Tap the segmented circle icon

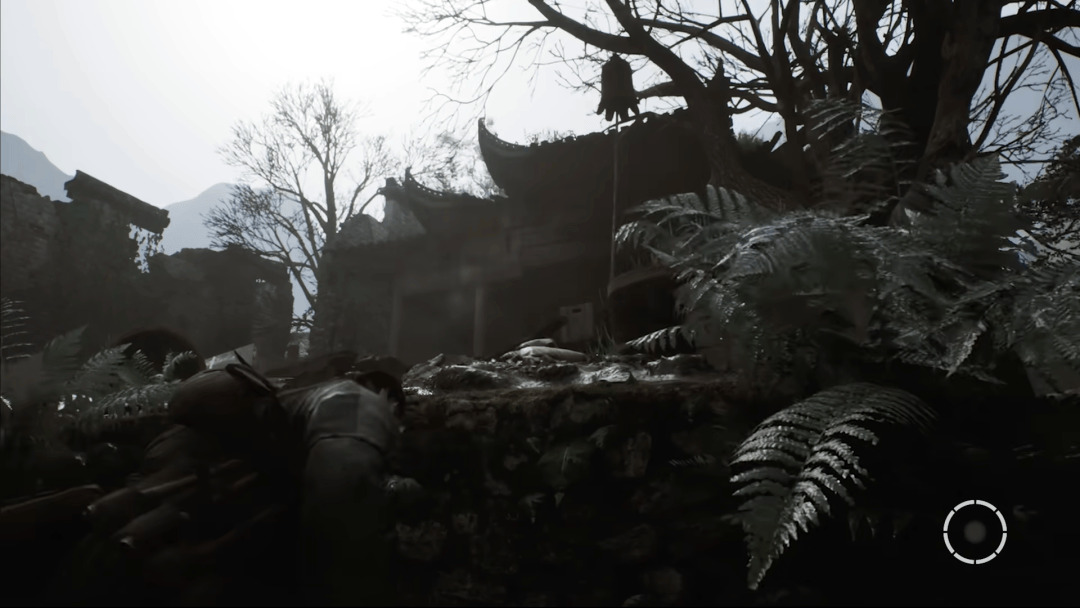tap(974, 532)
